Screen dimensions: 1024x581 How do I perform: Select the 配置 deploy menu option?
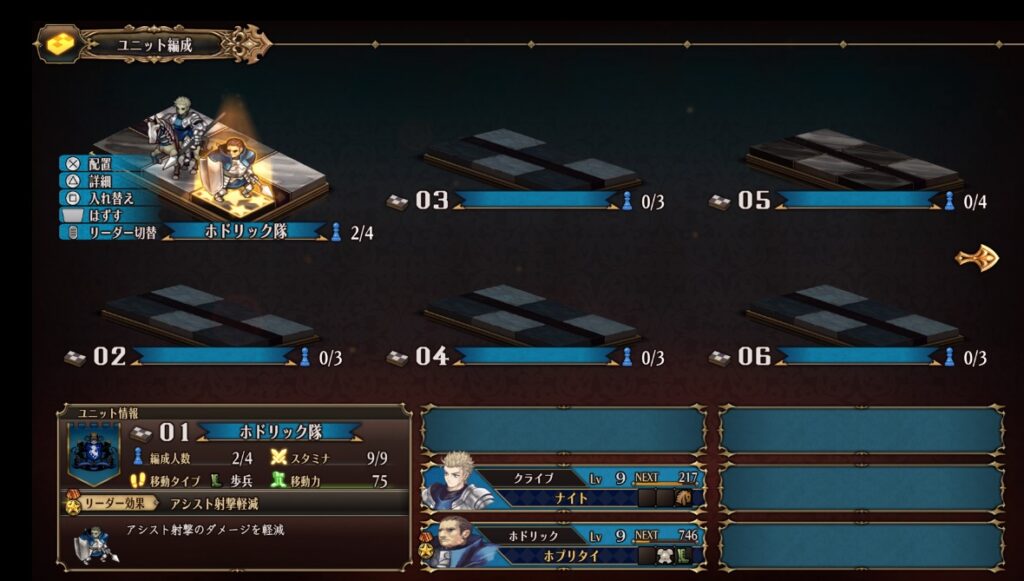click(100, 163)
